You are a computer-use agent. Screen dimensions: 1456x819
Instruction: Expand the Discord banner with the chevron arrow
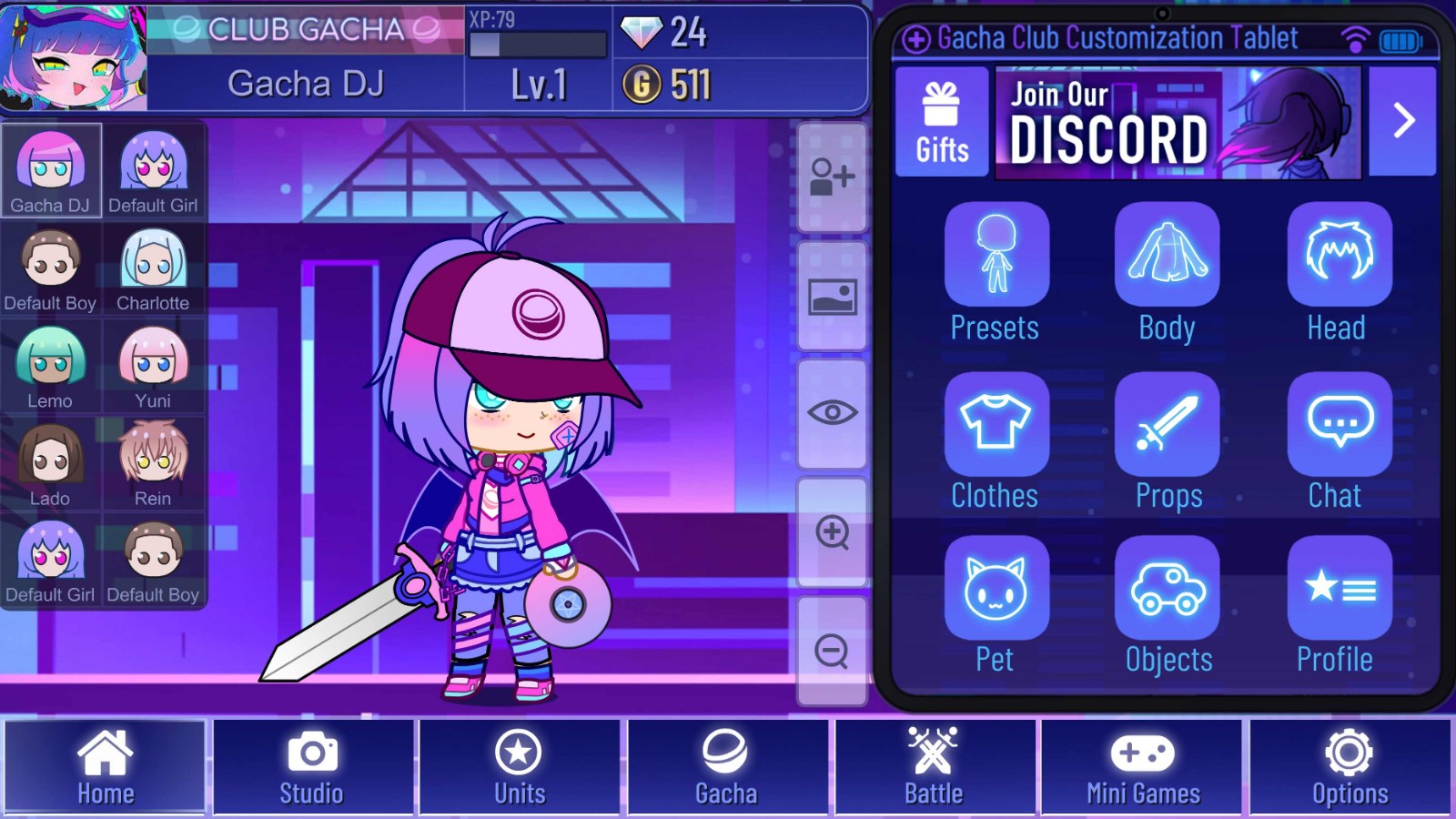1402,119
